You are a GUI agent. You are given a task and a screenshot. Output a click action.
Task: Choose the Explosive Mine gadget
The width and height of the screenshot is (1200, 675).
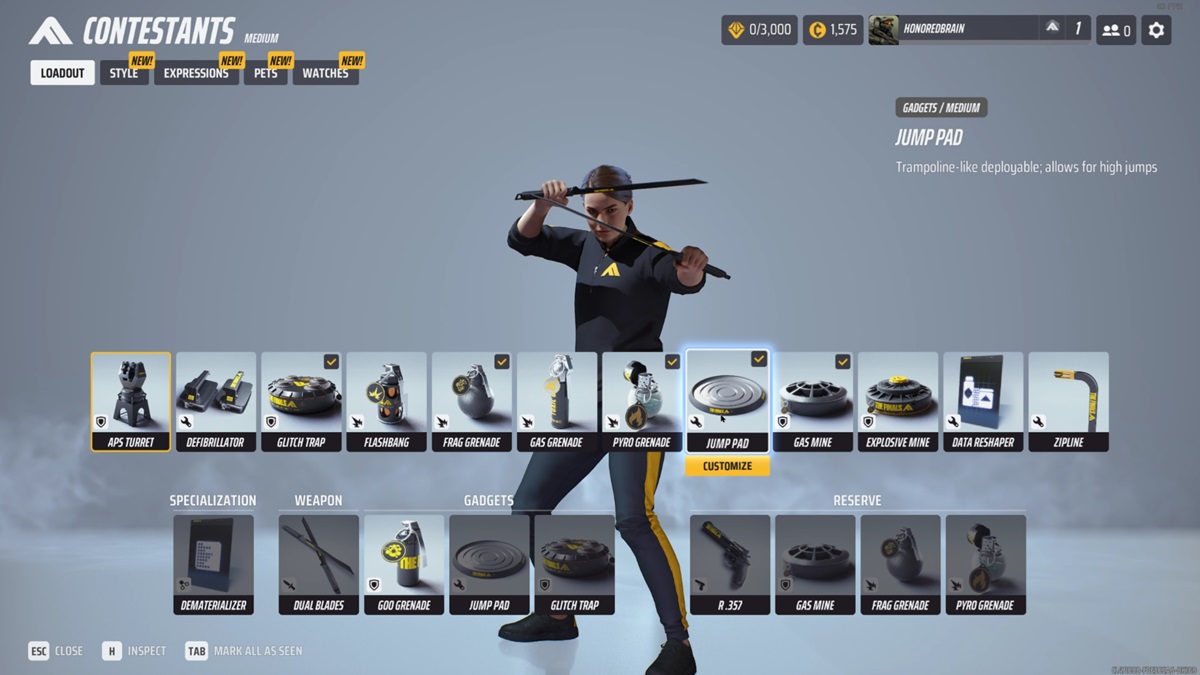[x=898, y=401]
